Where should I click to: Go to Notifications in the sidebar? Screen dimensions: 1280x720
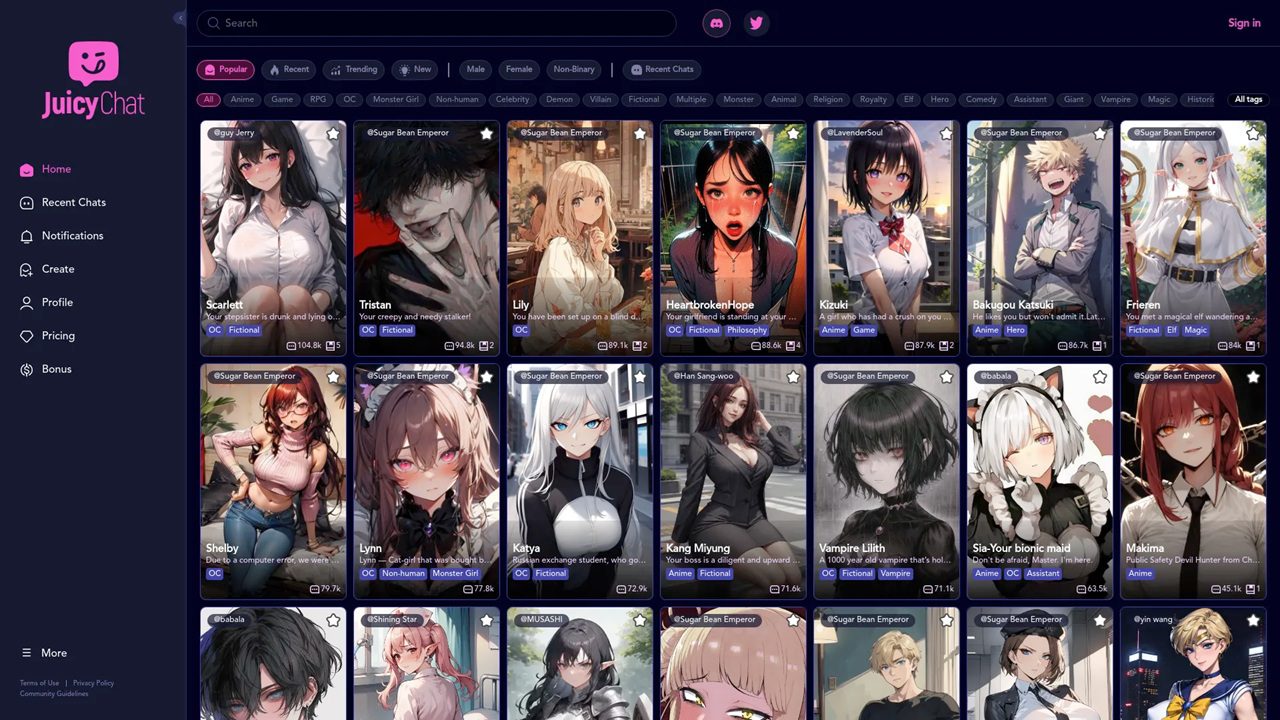point(72,236)
